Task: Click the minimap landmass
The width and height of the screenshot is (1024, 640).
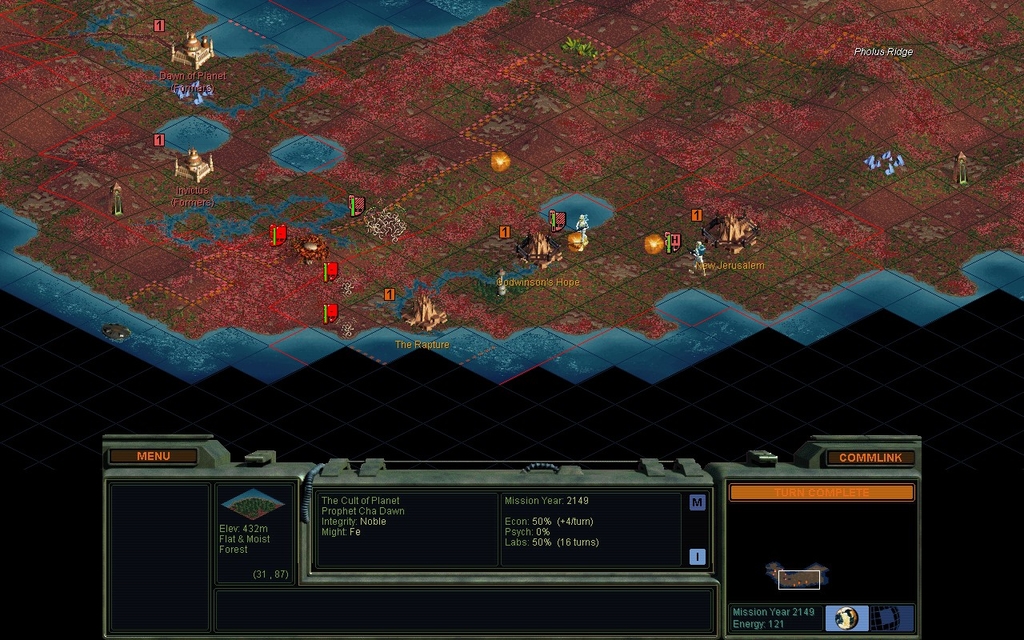Action: pyautogui.click(x=797, y=576)
